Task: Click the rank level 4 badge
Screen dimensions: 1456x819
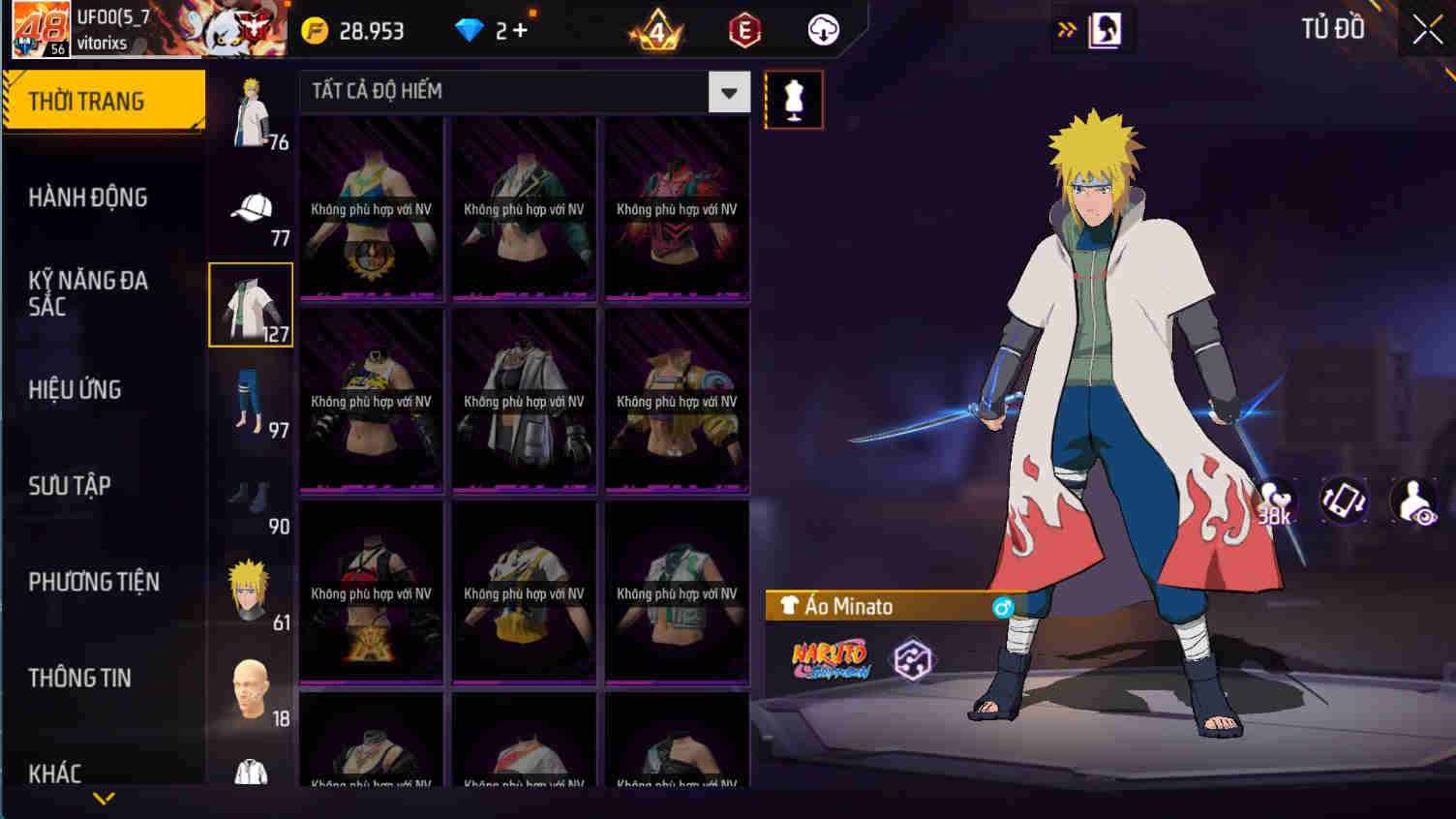Action: tap(656, 30)
